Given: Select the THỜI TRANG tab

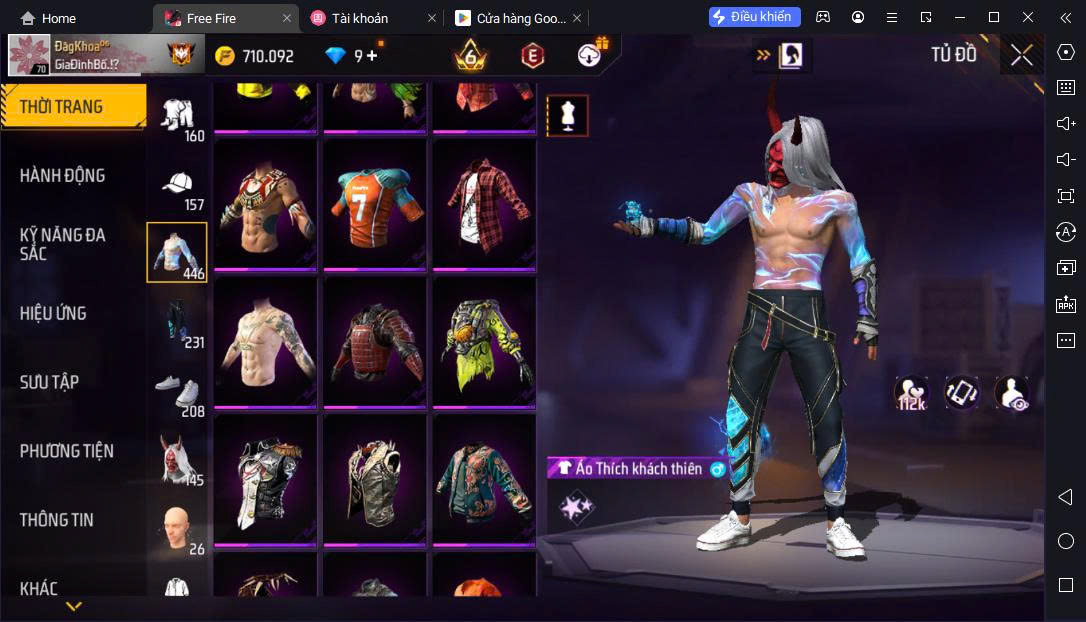Looking at the screenshot, I should tap(62, 107).
